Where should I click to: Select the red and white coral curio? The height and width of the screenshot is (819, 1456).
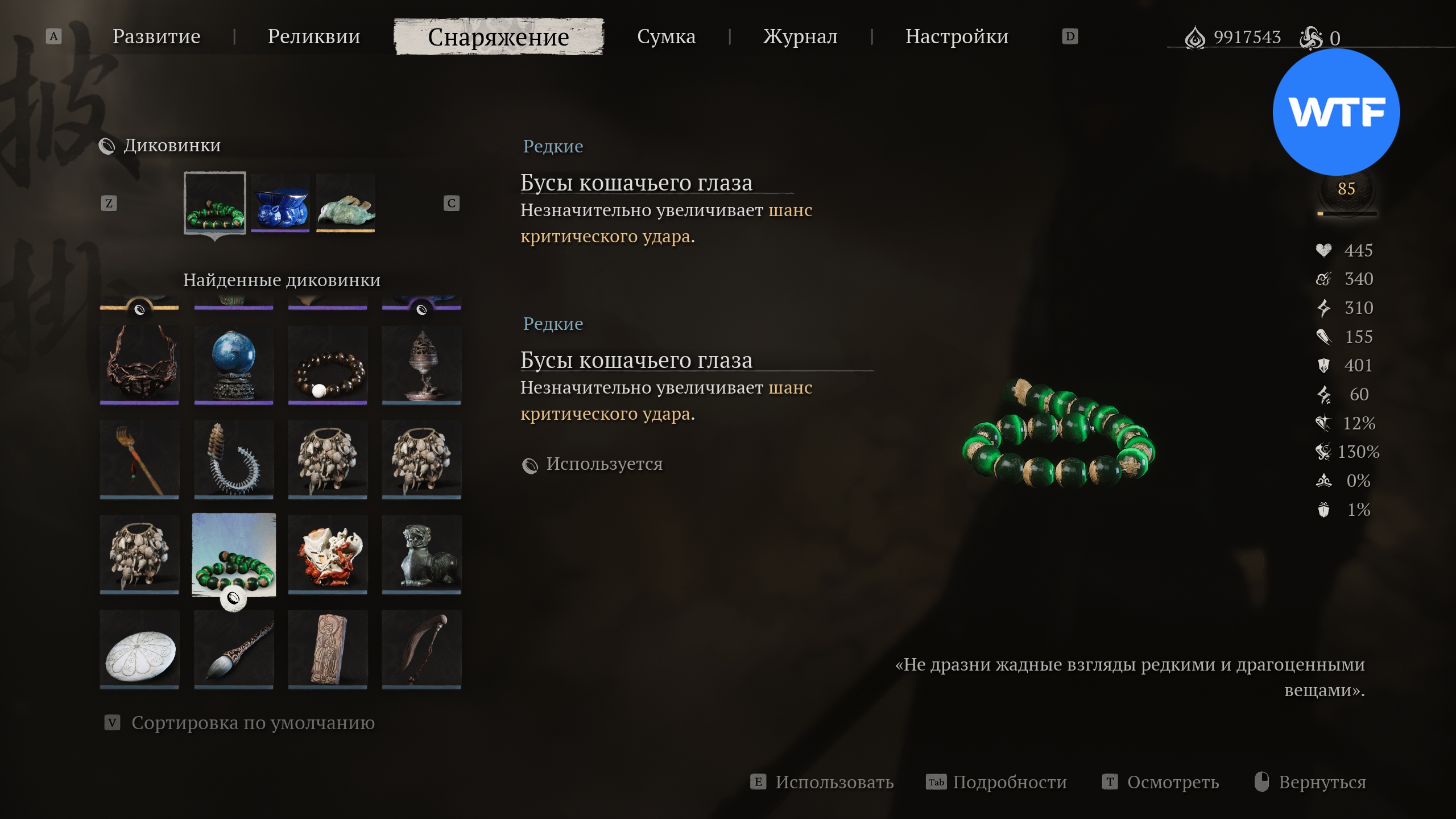(x=328, y=555)
